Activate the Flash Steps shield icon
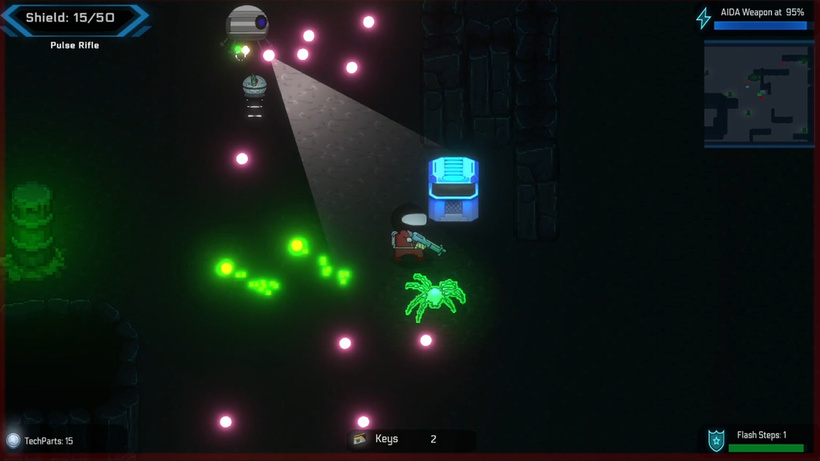The height and width of the screenshot is (461, 820). coord(716,440)
